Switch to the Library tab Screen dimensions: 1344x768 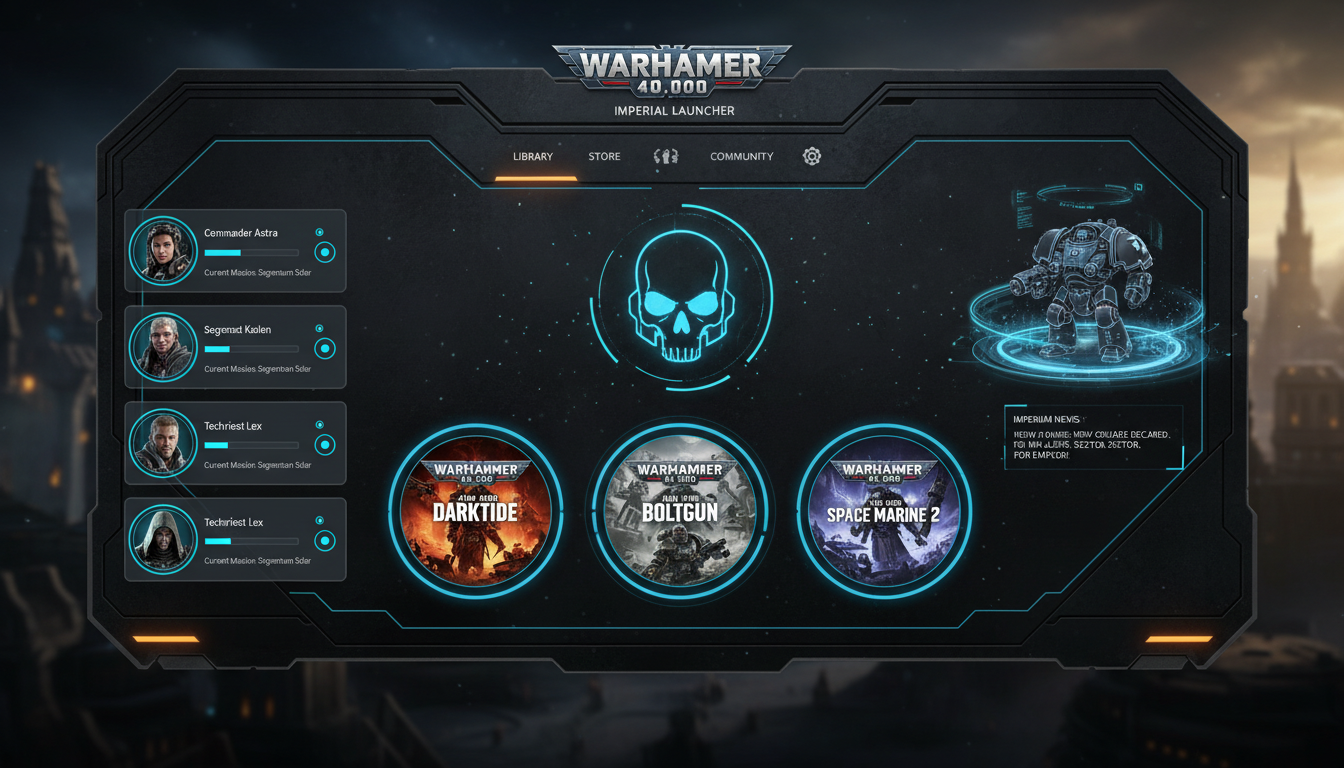tap(533, 156)
